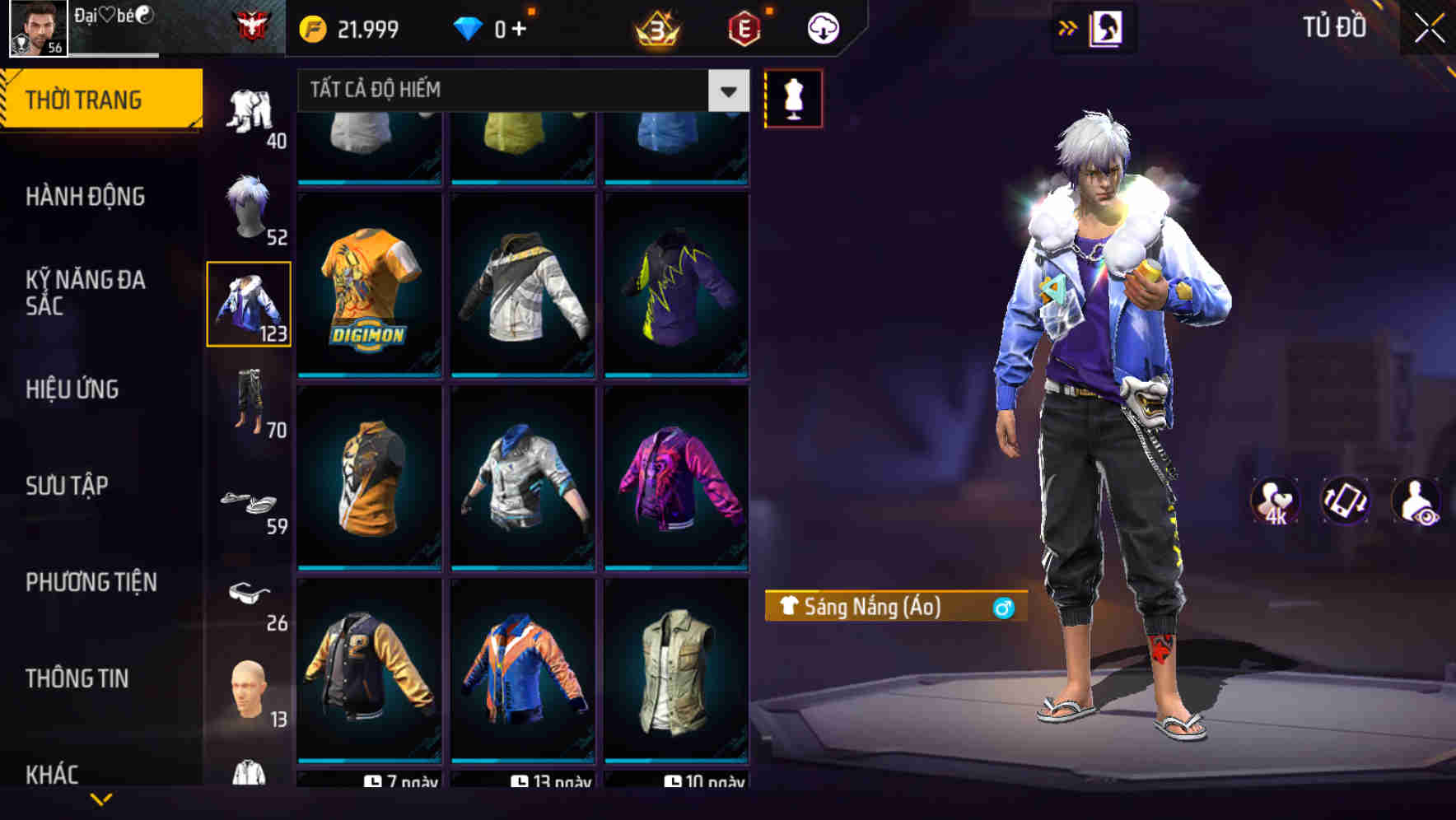1456x820 pixels.
Task: Select the jackets category icon showing 123 items
Action: (x=248, y=302)
